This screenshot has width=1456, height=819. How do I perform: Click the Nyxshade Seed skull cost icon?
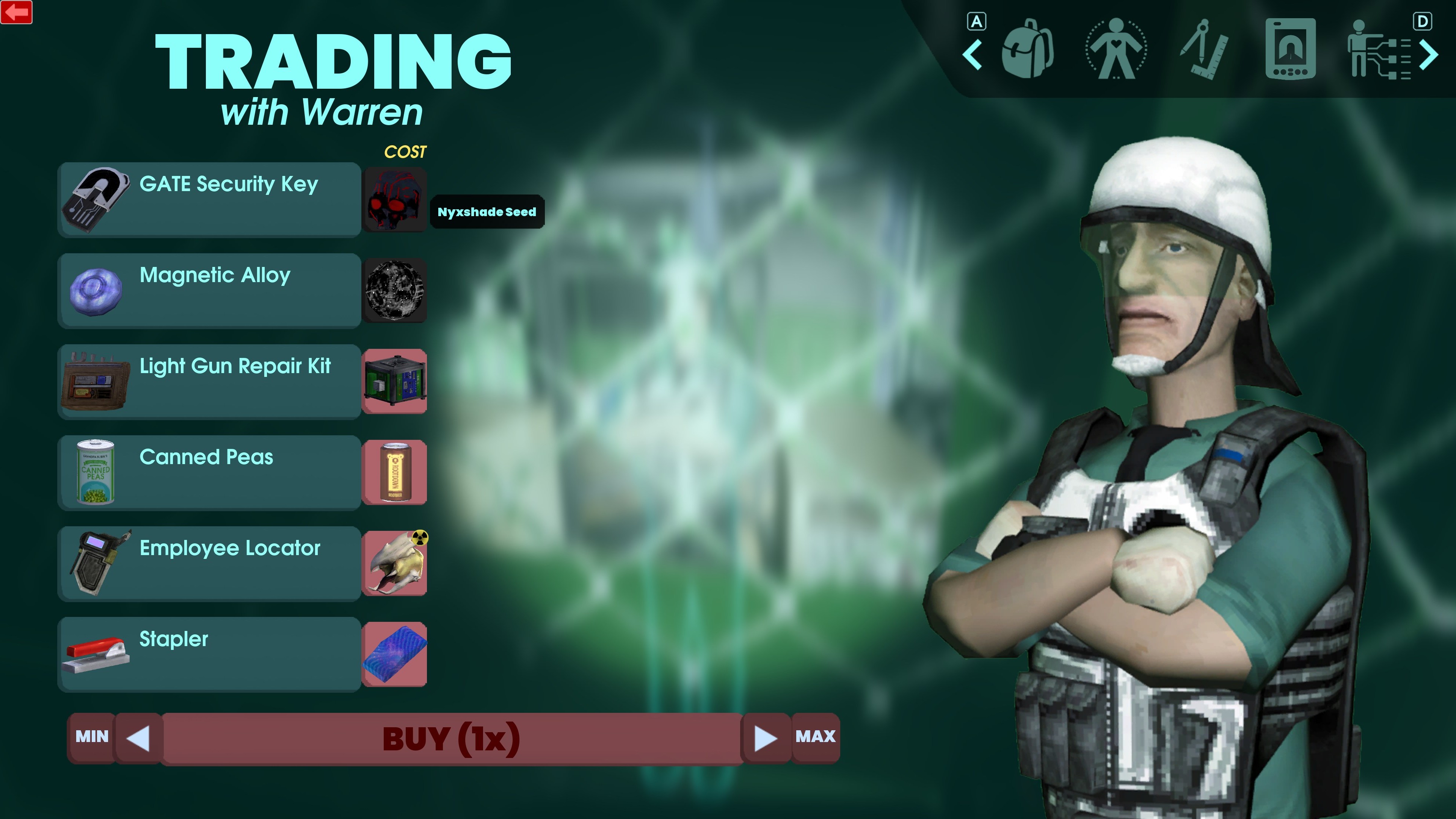click(395, 199)
